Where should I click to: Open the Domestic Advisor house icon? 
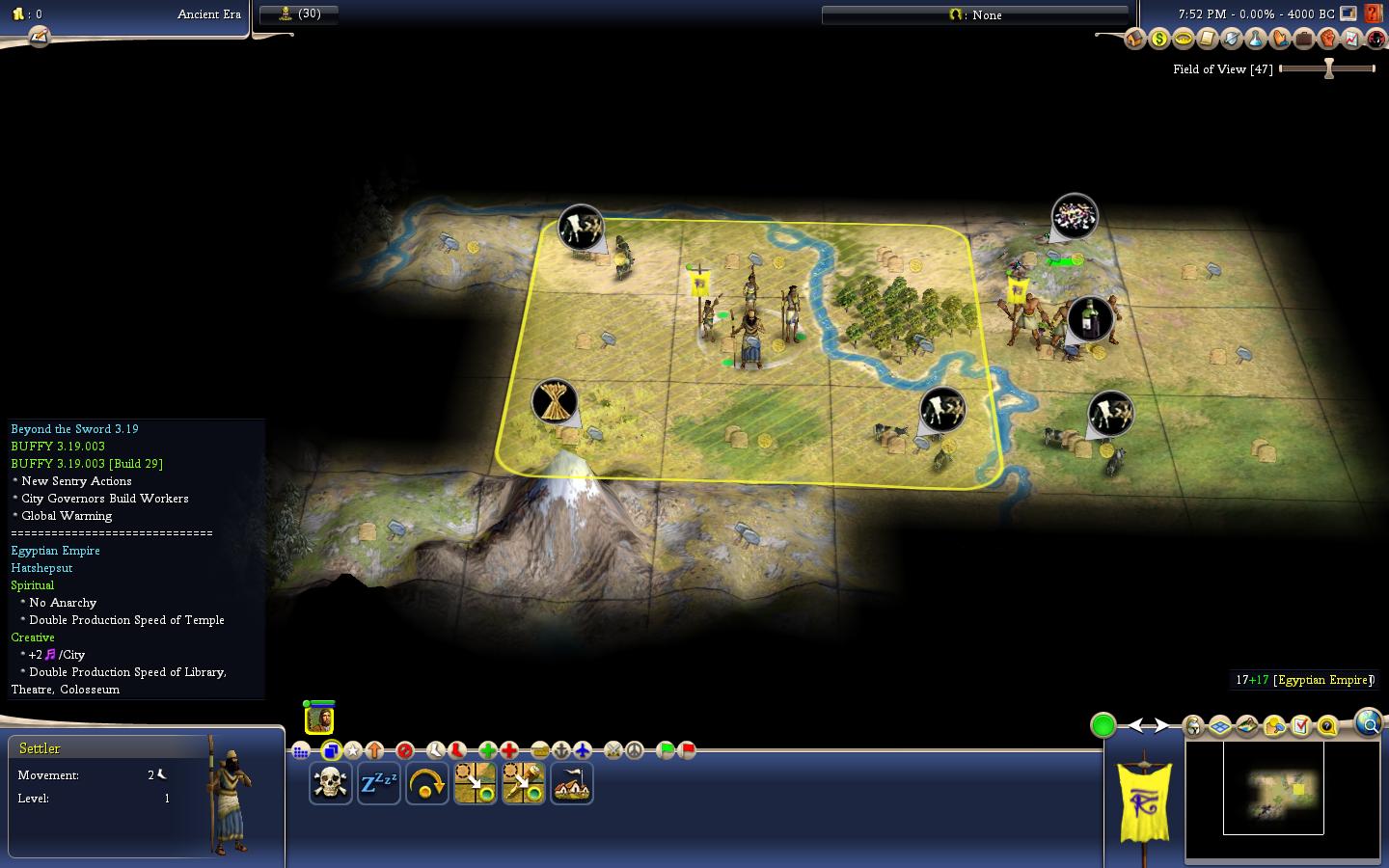point(1134,39)
